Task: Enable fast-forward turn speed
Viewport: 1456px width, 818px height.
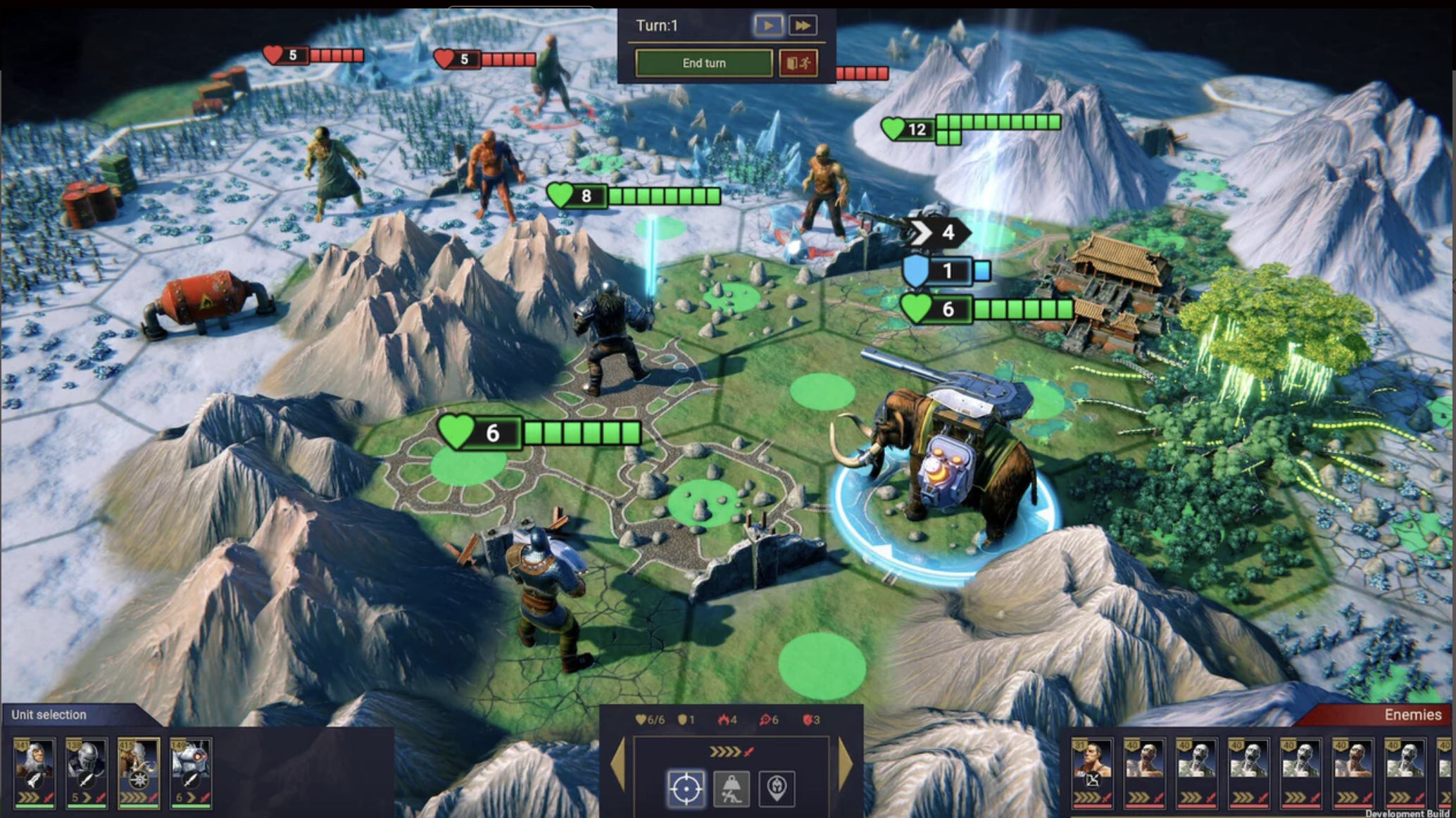Action: pos(804,25)
